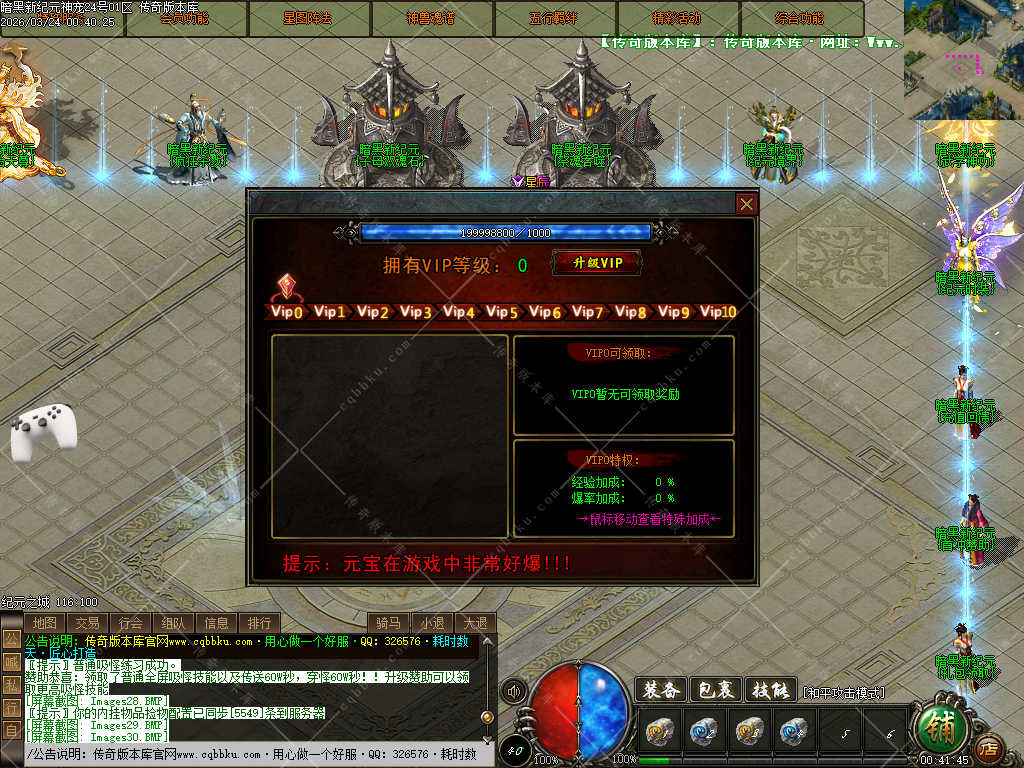
Task: Open the 包裹 bag panel
Action: pos(714,690)
